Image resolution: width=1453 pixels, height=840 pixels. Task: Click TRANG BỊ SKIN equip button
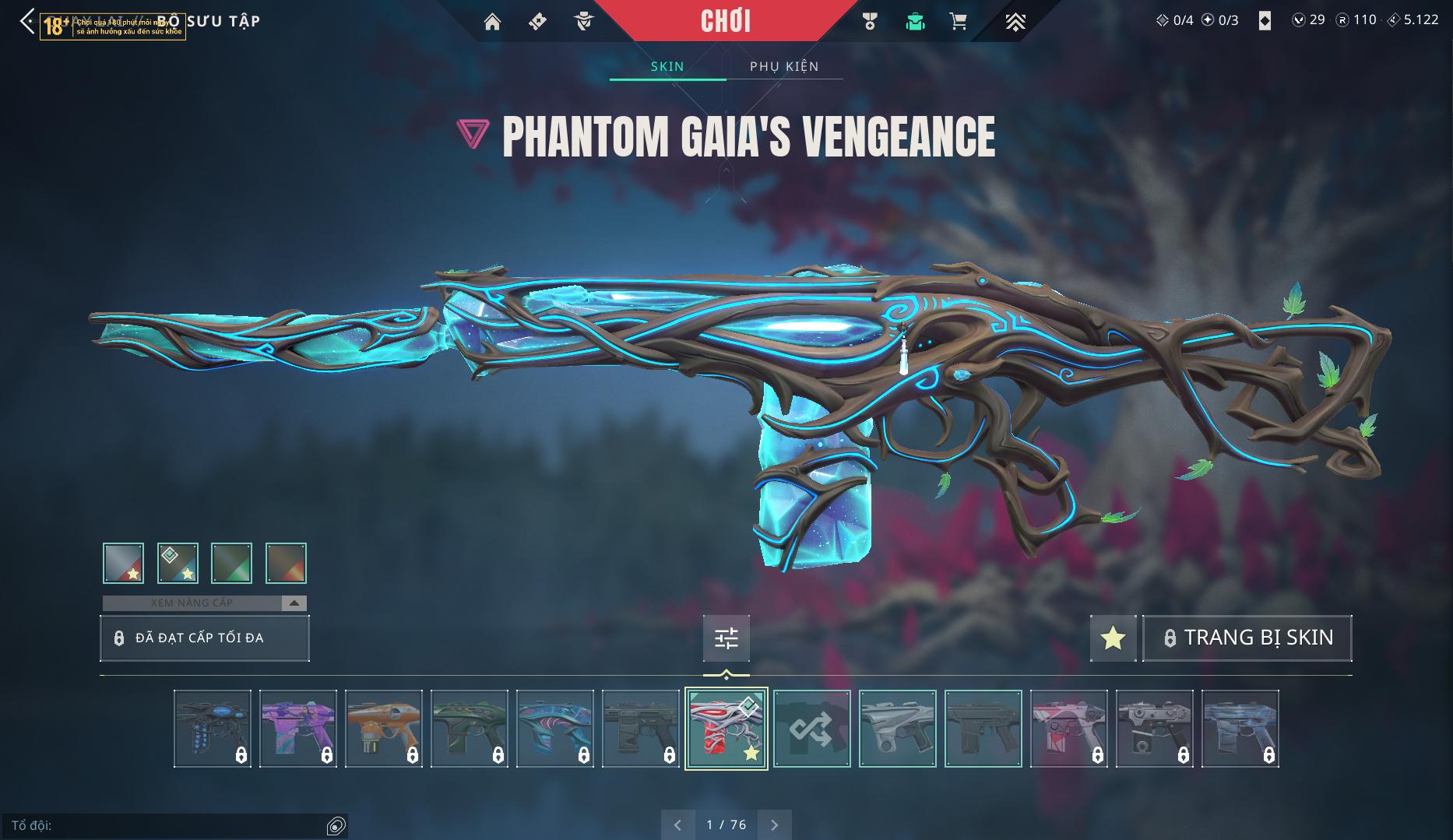coord(1247,638)
